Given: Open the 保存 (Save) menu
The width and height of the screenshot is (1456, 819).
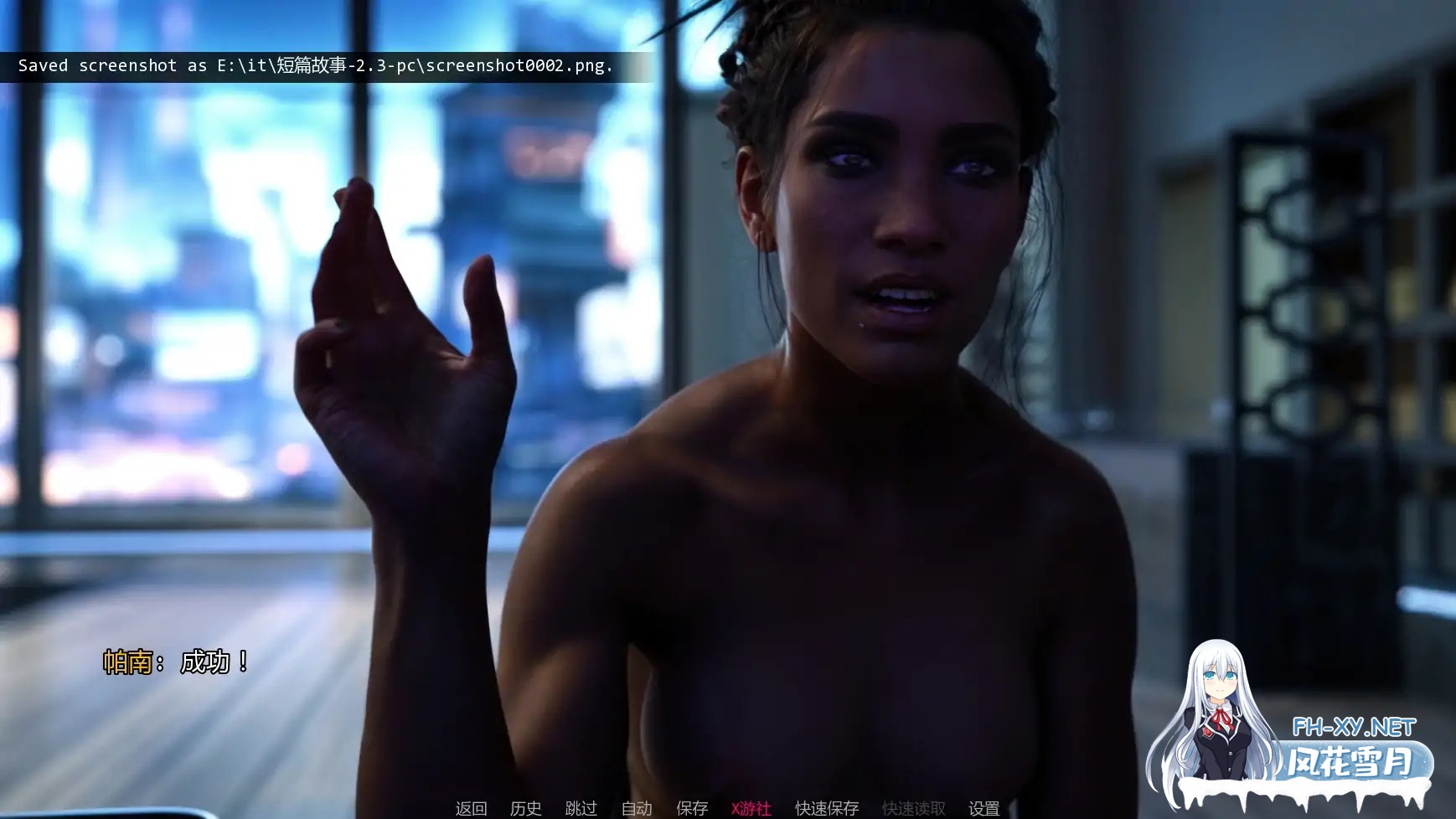Looking at the screenshot, I should 692,808.
